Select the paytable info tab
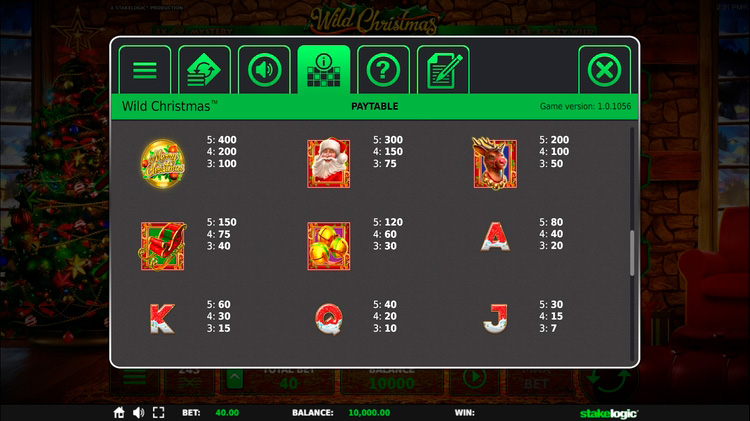 tap(324, 70)
